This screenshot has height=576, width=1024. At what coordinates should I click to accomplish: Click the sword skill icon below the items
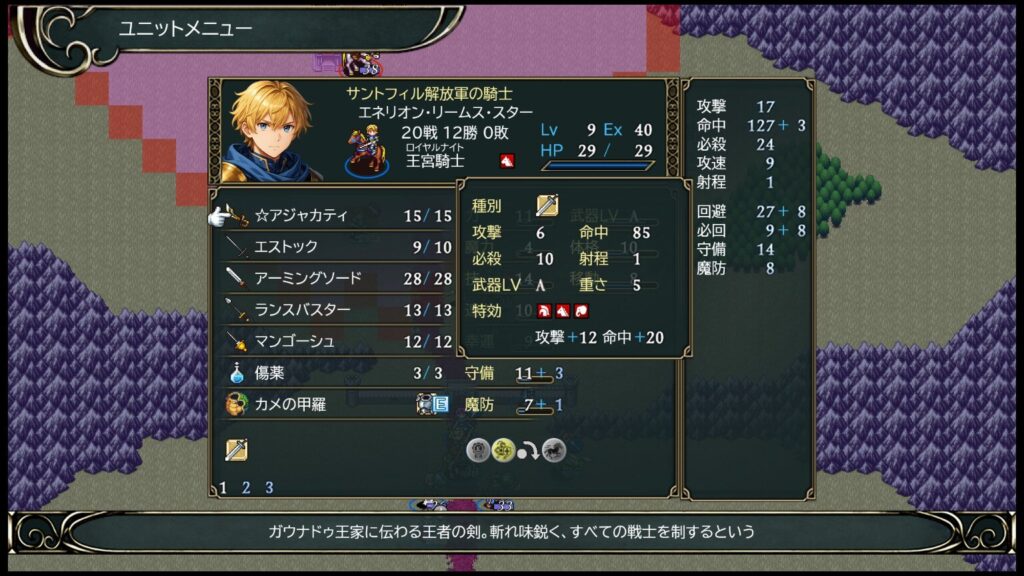(237, 450)
